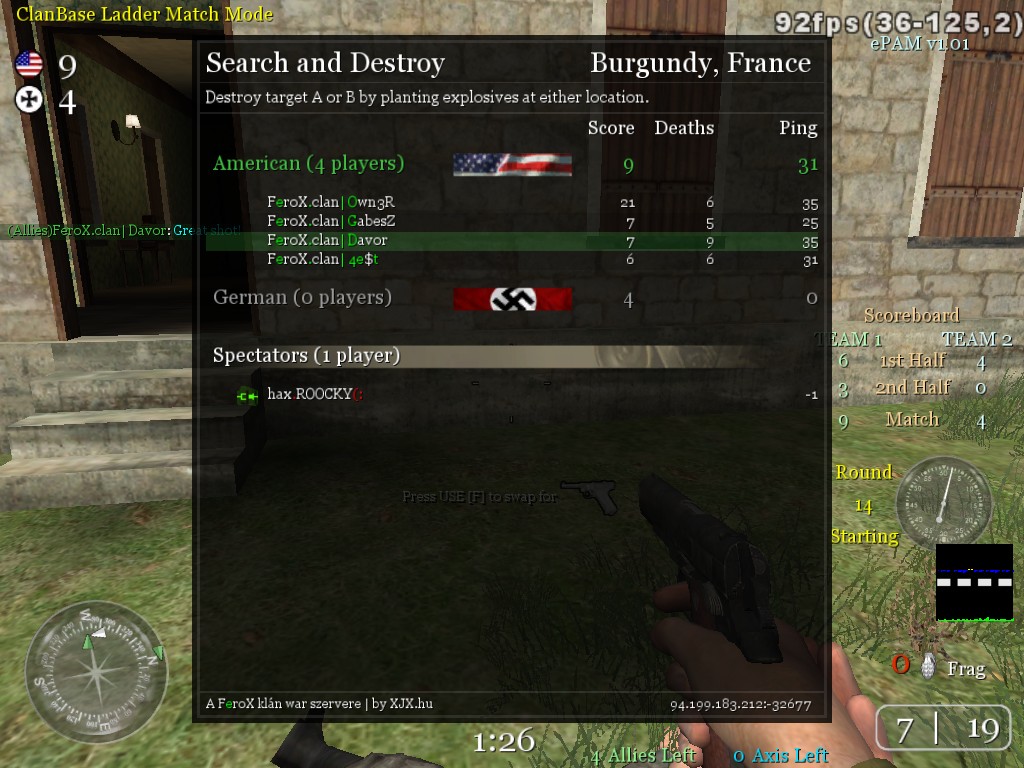Click the German cross score icon
The image size is (1024, 768).
(30, 100)
